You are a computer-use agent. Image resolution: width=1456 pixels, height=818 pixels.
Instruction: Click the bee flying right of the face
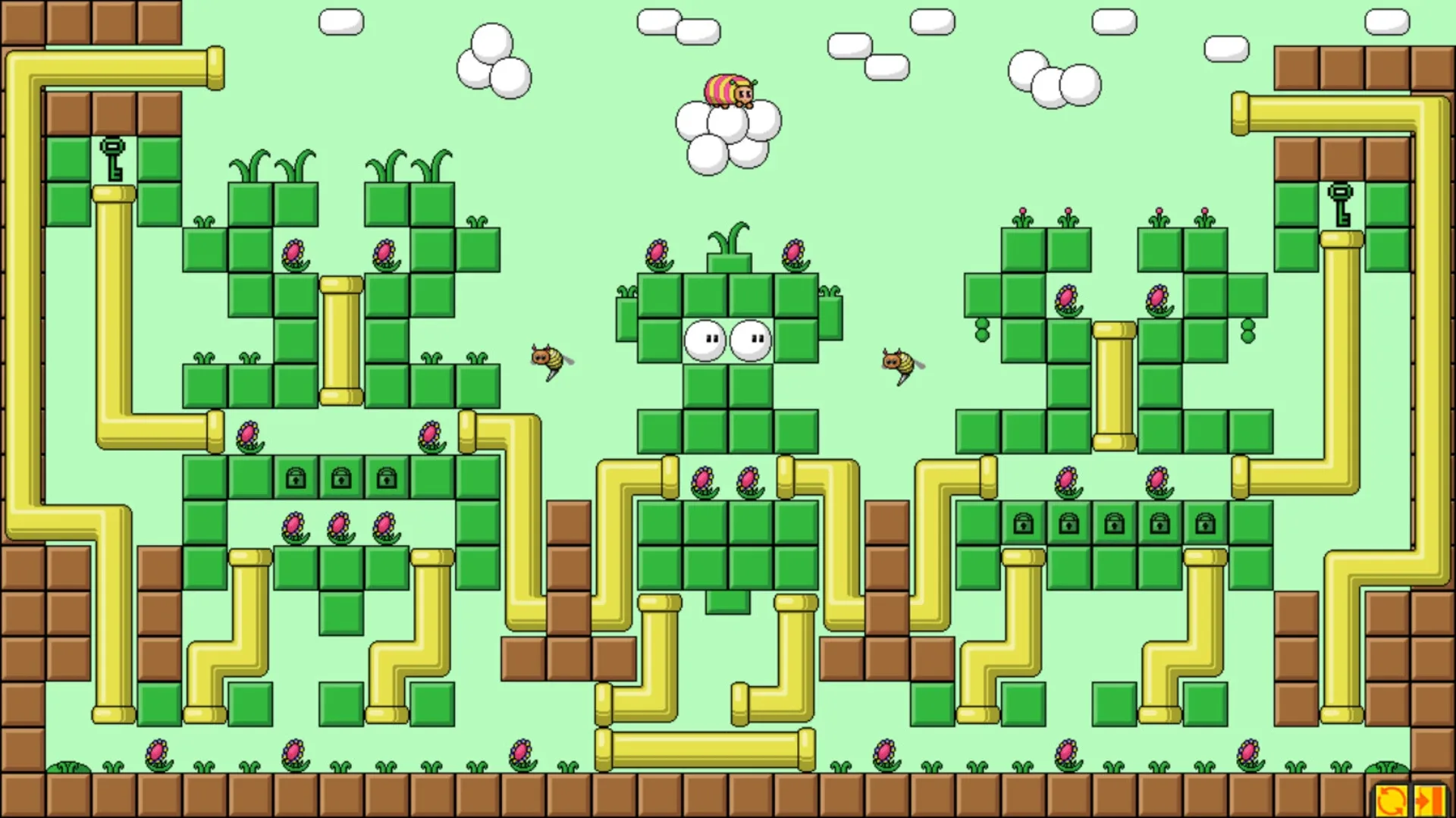click(899, 362)
